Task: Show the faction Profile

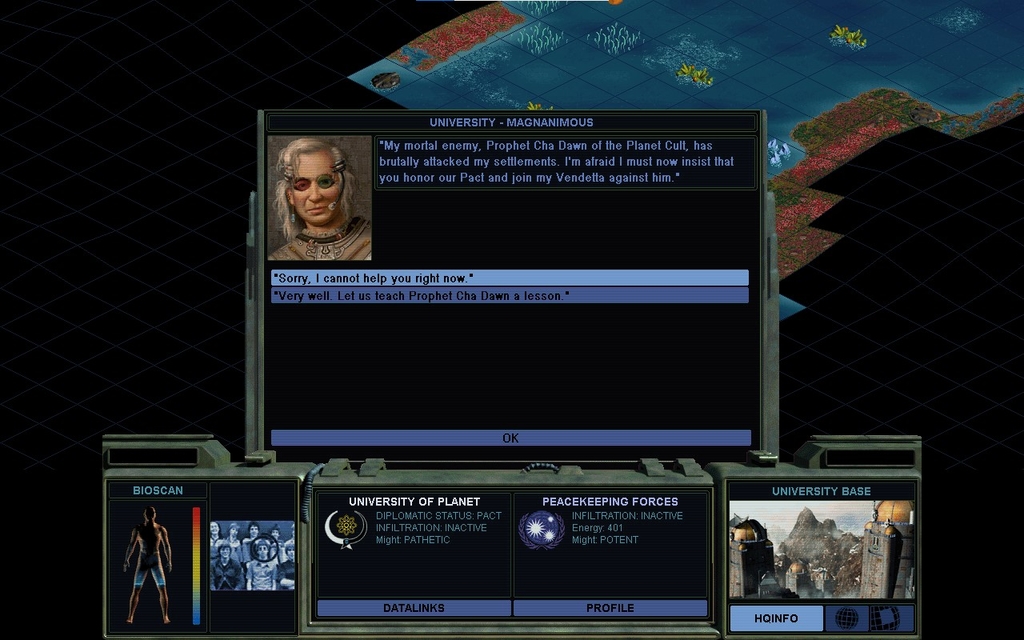Action: click(610, 608)
